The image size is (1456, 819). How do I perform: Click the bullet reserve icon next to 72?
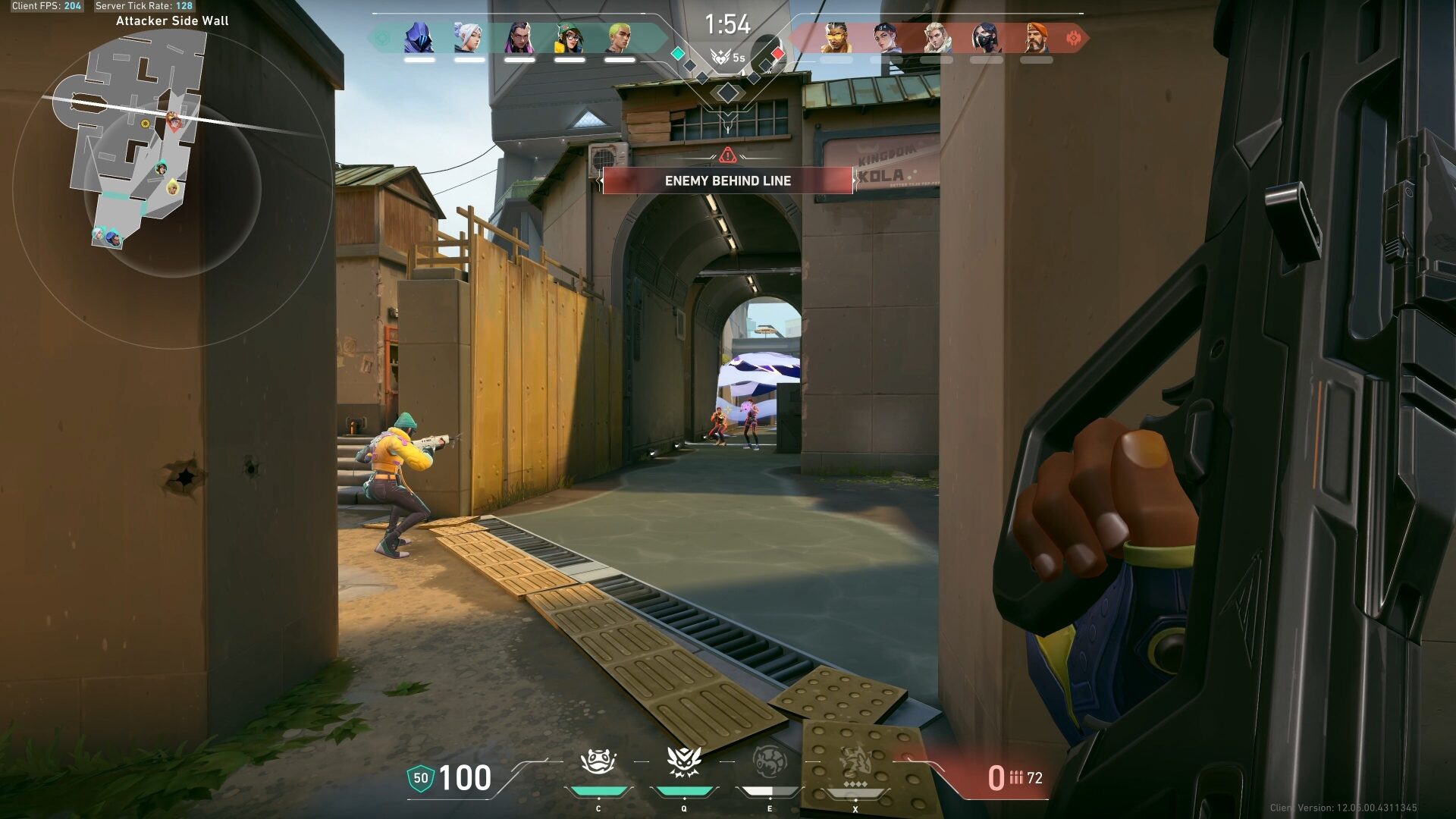click(1017, 778)
